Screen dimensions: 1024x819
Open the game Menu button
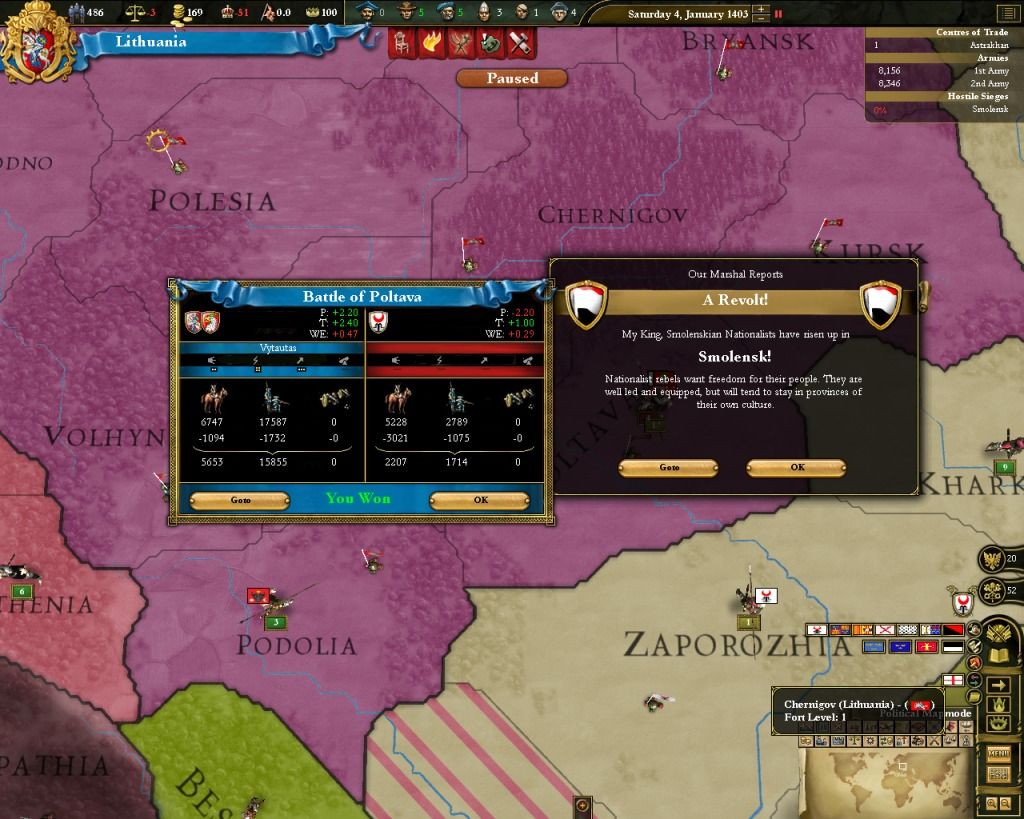point(998,753)
